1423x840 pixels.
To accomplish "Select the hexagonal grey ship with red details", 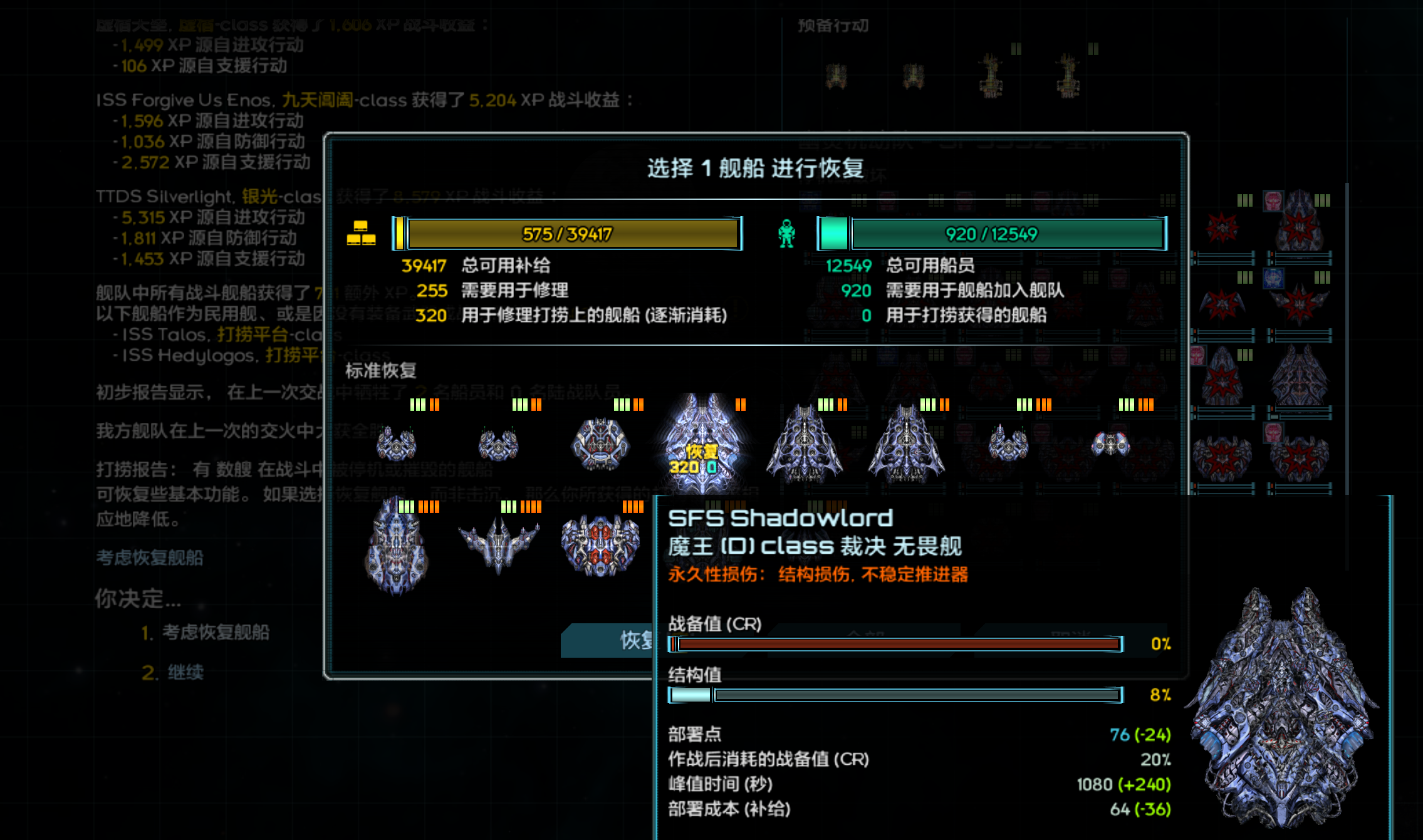I will [x=600, y=443].
